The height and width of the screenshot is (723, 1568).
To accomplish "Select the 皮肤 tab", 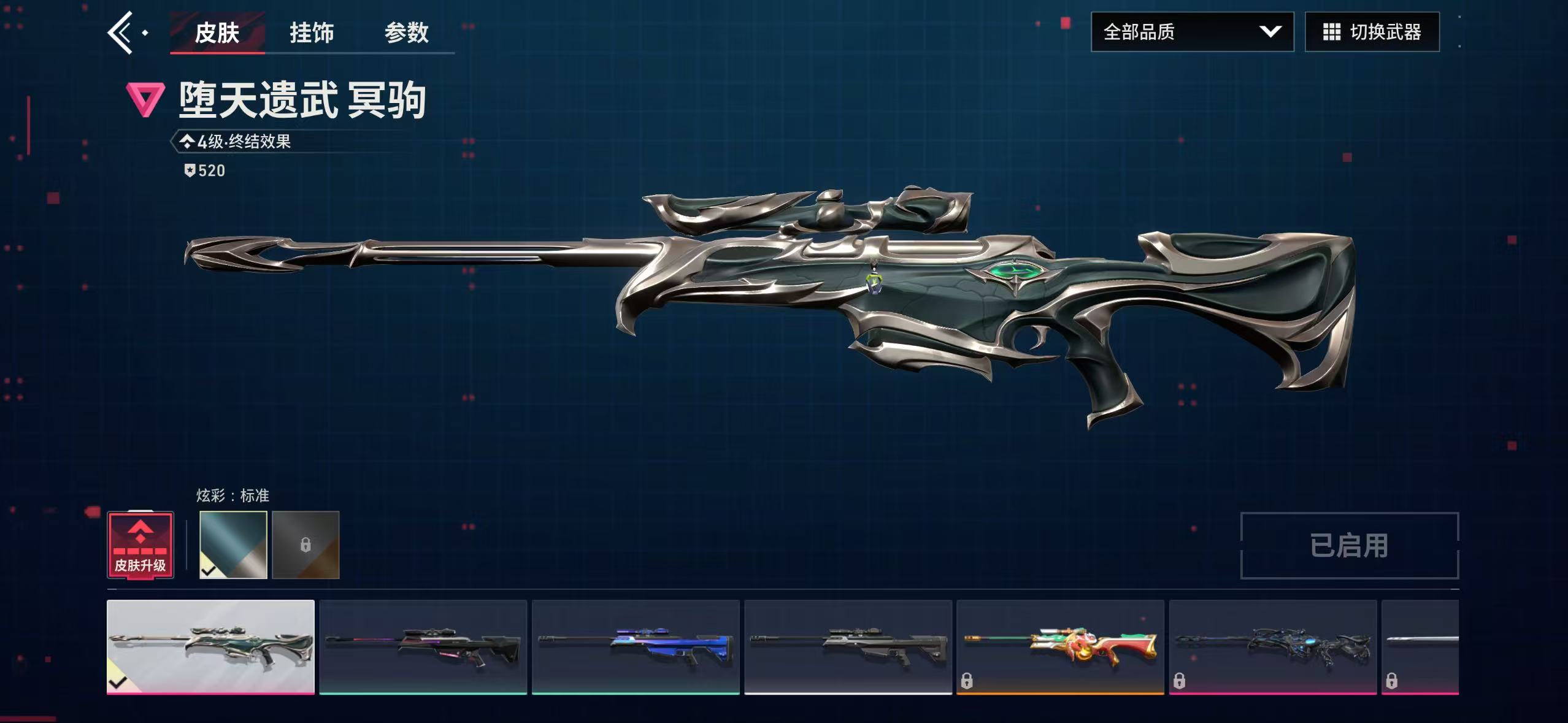I will pyautogui.click(x=217, y=33).
